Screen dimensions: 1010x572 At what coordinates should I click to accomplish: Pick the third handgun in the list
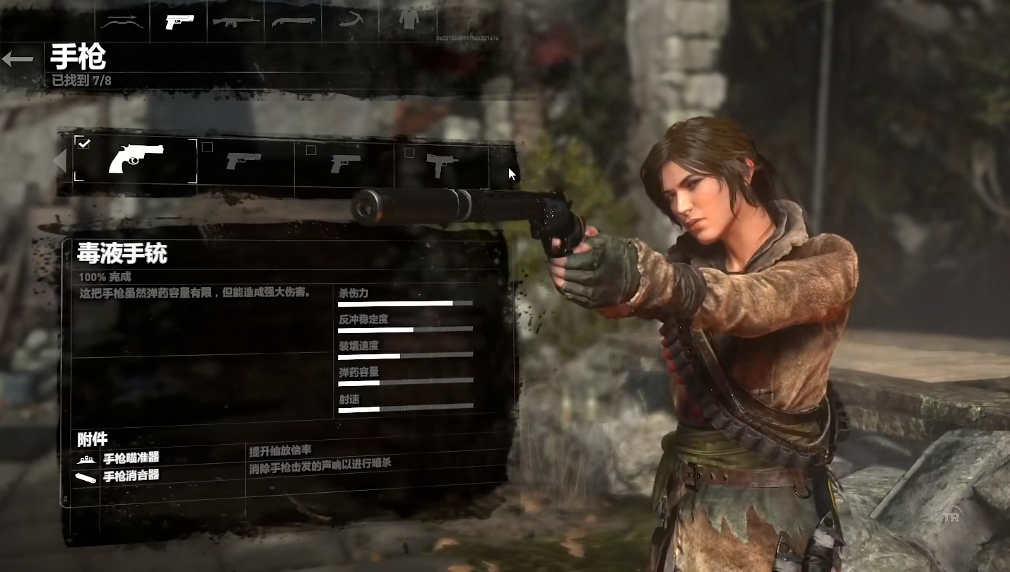tap(345, 162)
